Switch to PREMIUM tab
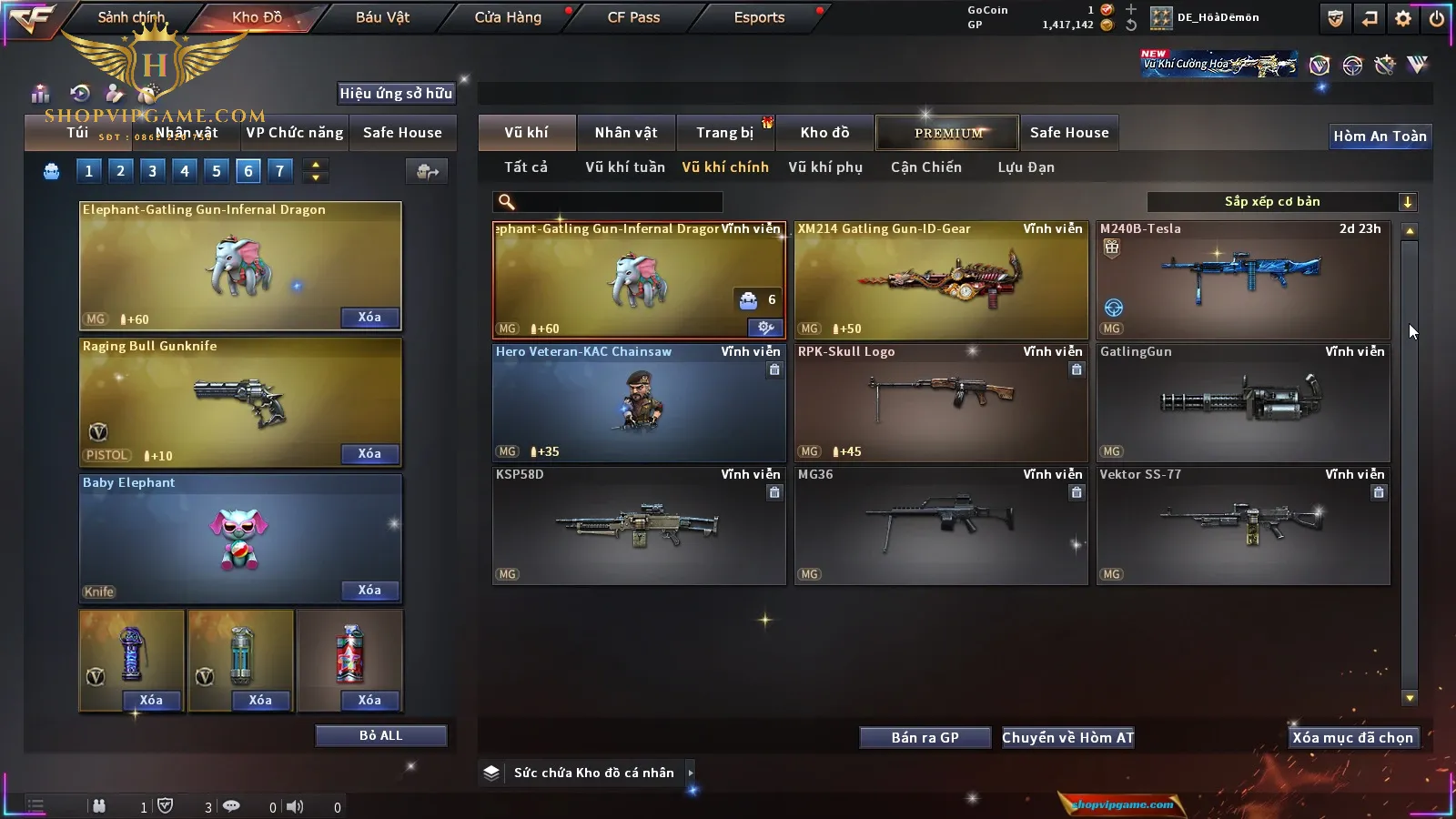Screen dimensions: 1456x819 coord(948,133)
